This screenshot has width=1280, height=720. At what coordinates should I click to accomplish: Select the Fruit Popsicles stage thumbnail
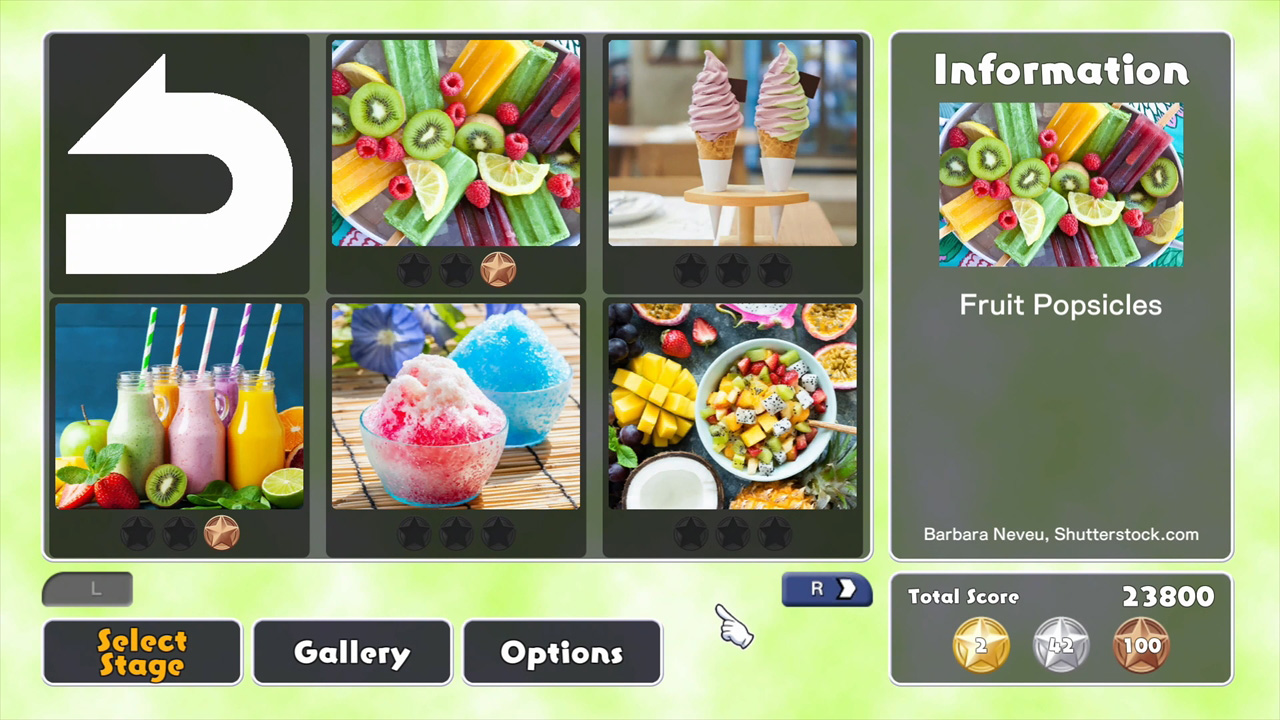point(456,143)
